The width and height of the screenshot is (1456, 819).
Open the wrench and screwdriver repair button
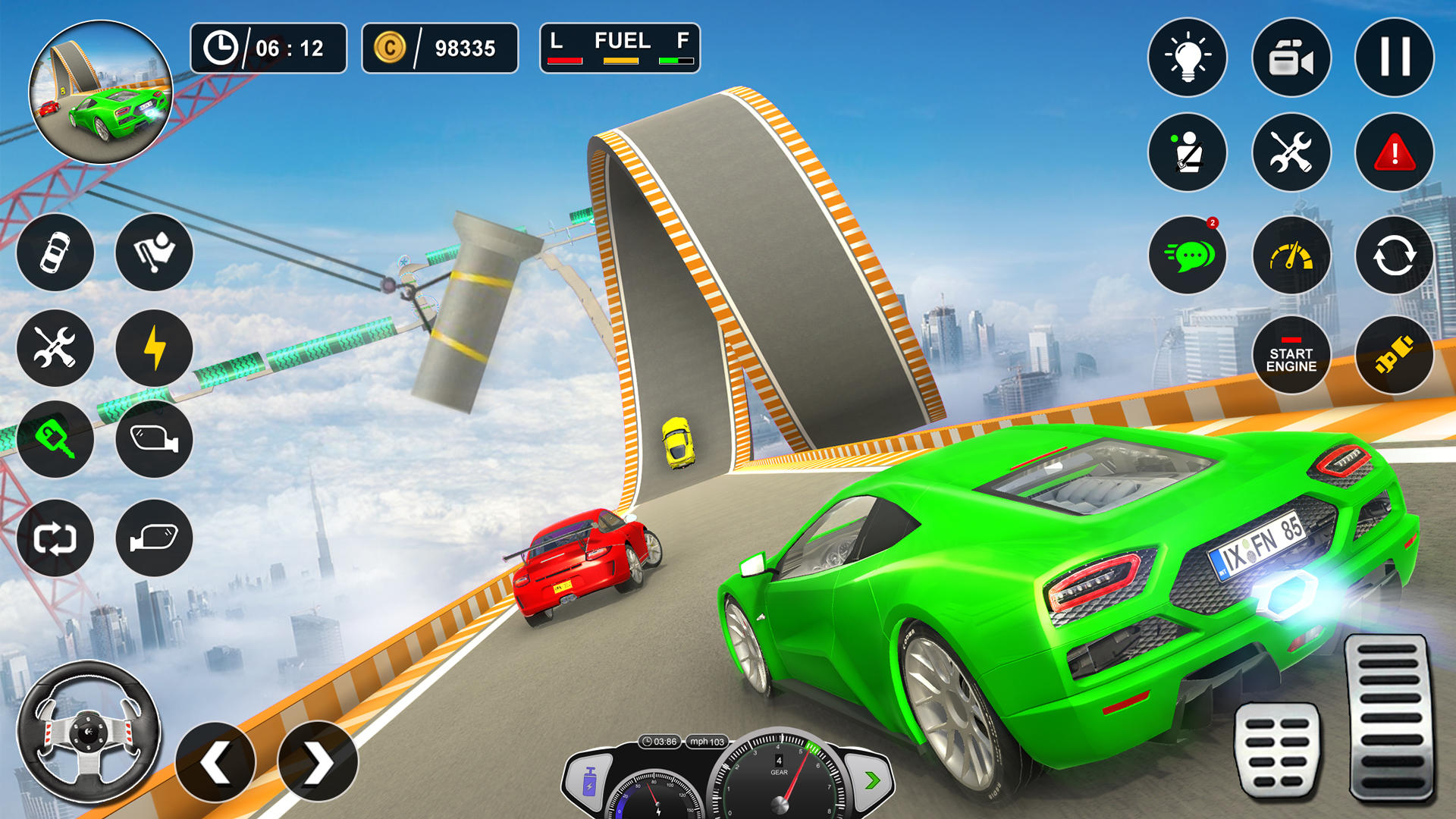tap(1291, 152)
